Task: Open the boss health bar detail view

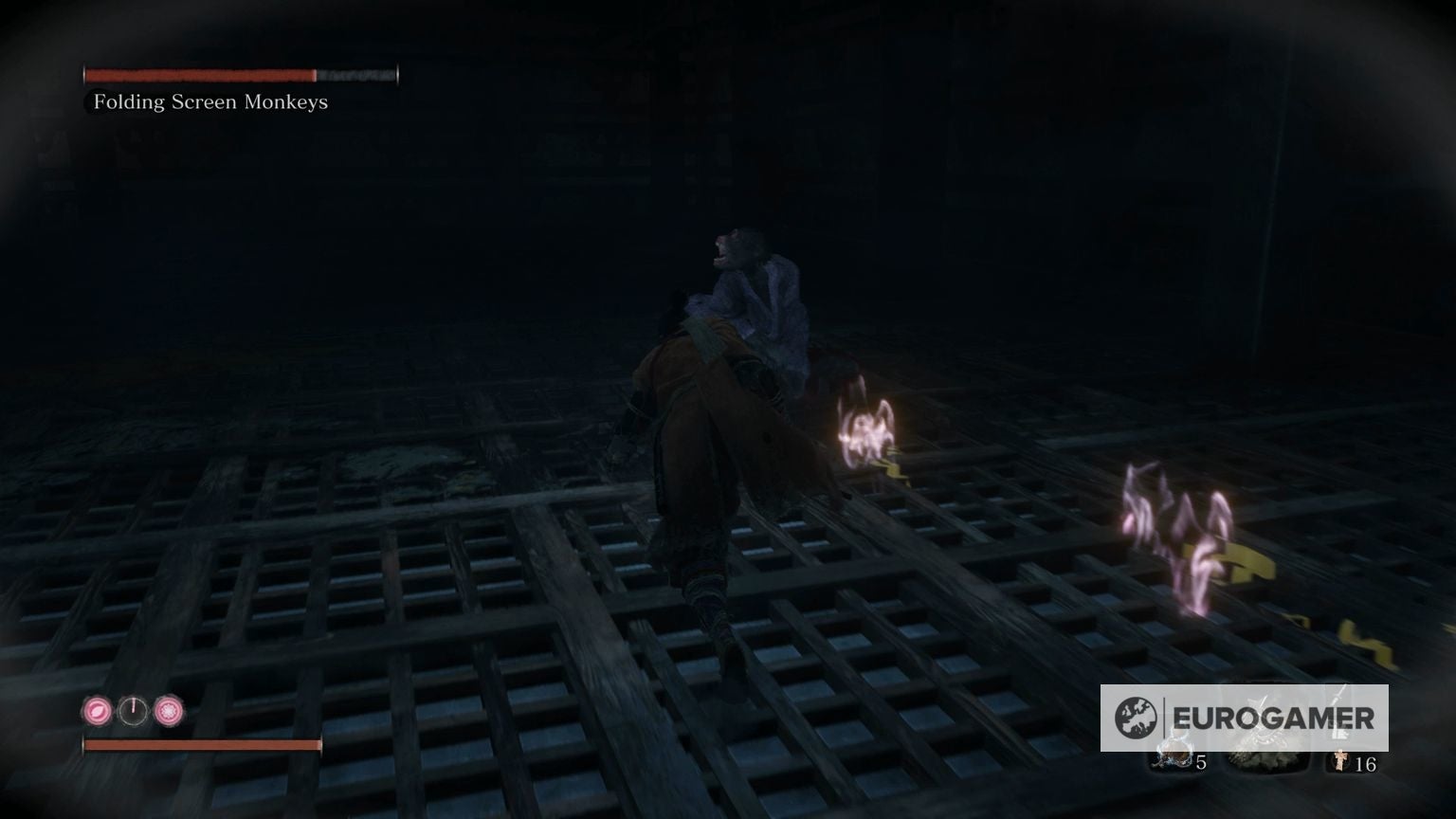Action: pyautogui.click(x=242, y=73)
